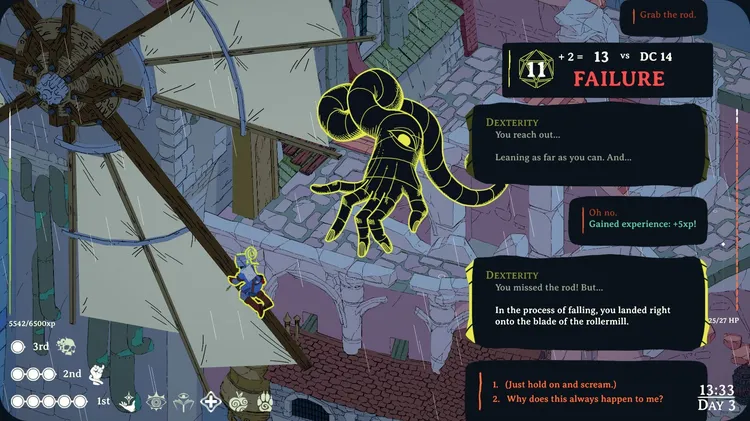Cast the healing cross spell

(x=211, y=402)
